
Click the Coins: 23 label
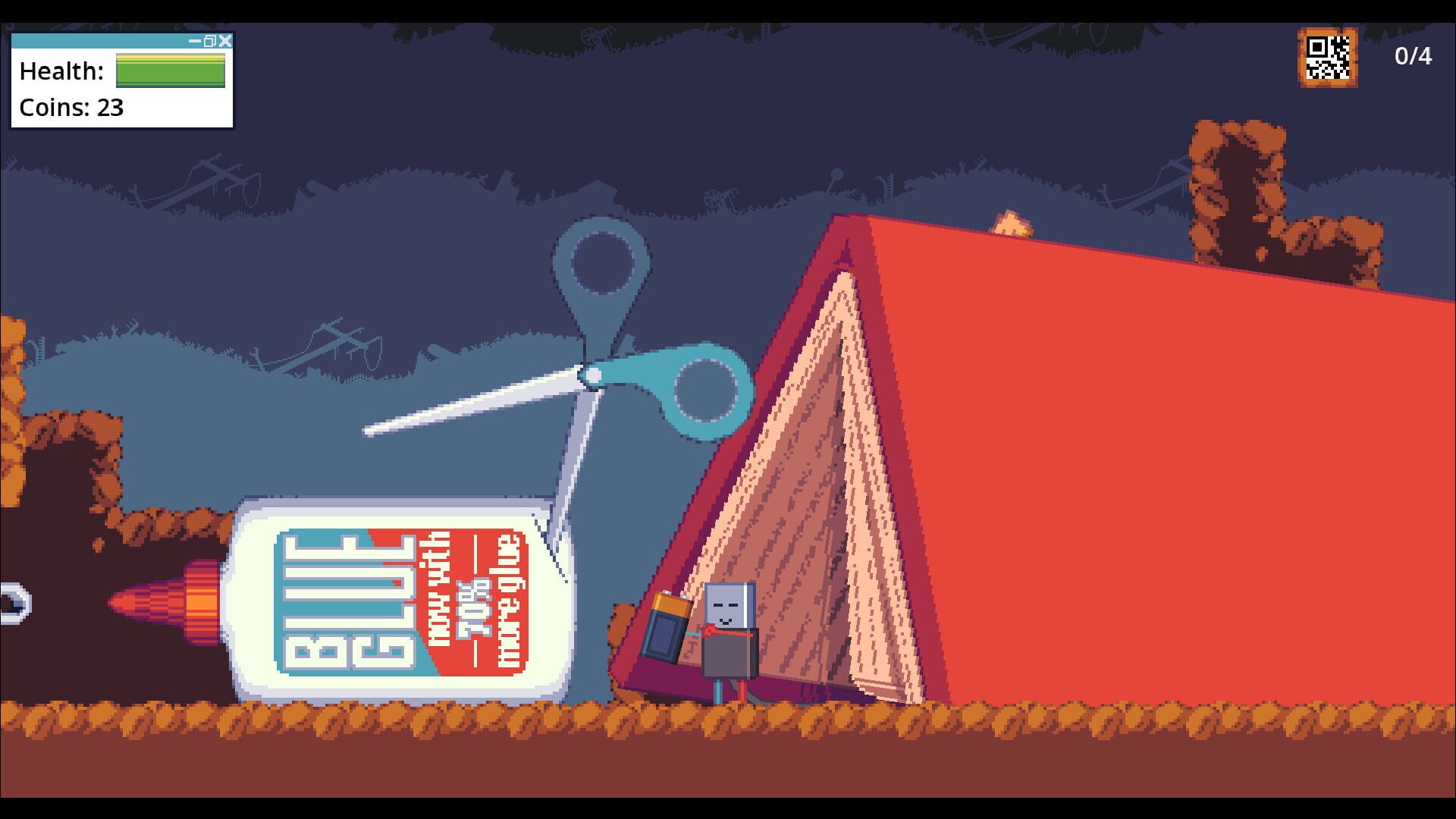point(71,108)
